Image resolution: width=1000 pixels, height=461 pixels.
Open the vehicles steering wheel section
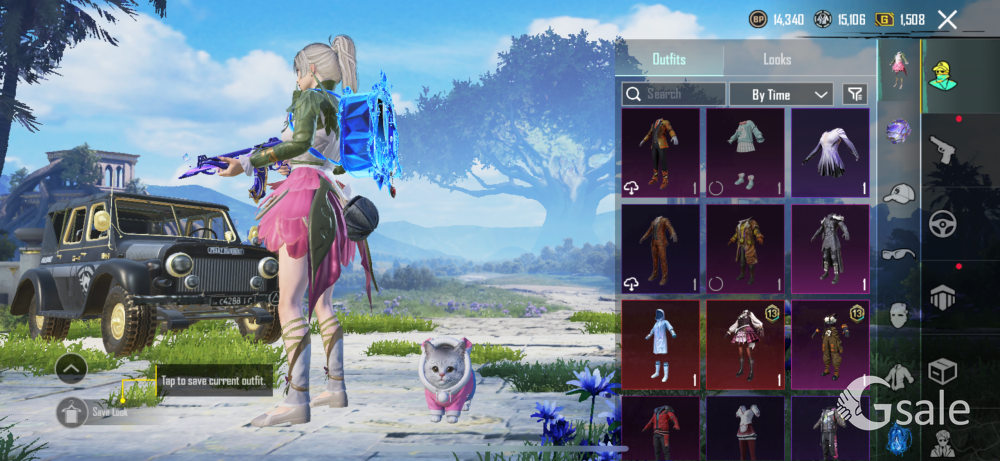pyautogui.click(x=942, y=223)
